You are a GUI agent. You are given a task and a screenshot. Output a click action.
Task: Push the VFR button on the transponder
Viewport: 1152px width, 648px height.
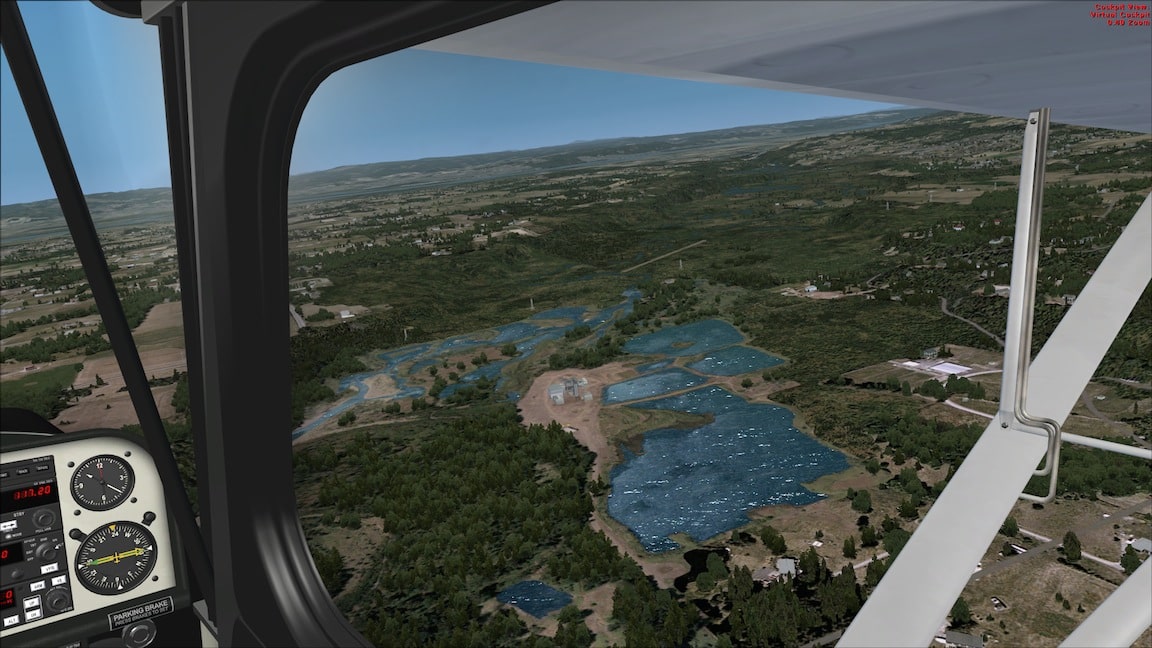49,568
